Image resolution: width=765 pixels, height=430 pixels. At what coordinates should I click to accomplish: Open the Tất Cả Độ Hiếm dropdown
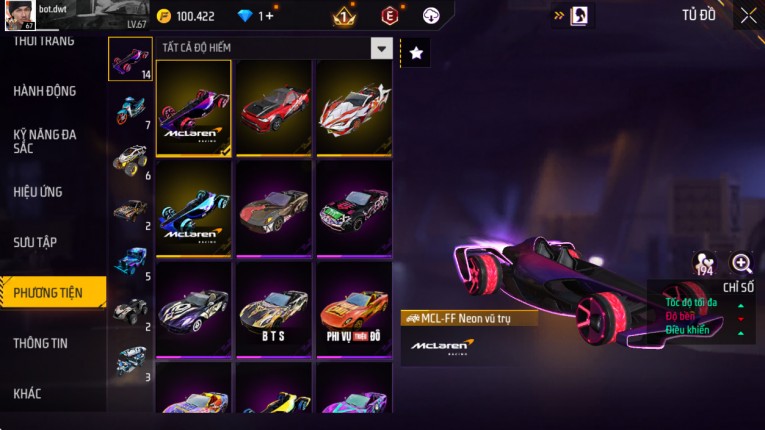pos(381,48)
